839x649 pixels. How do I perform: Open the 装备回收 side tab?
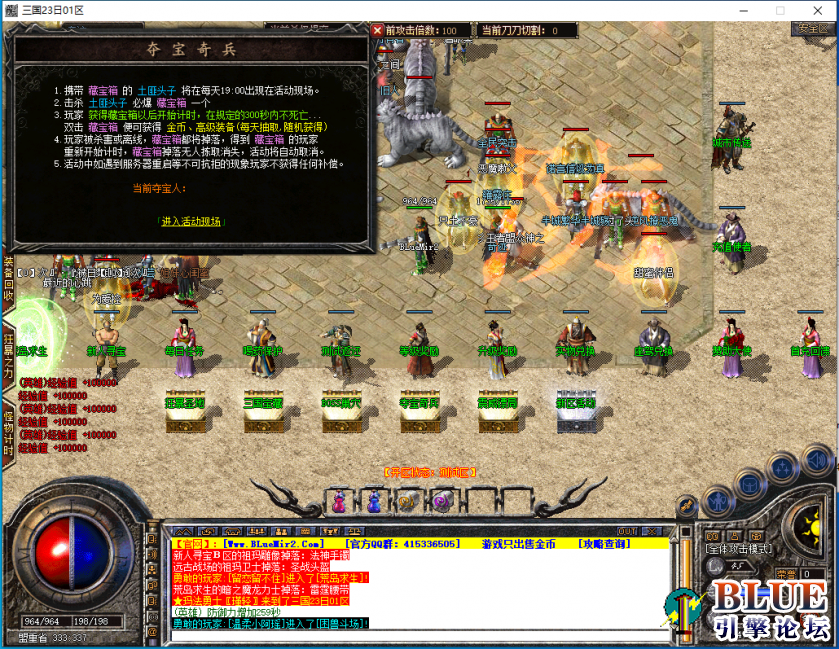(x=8, y=281)
